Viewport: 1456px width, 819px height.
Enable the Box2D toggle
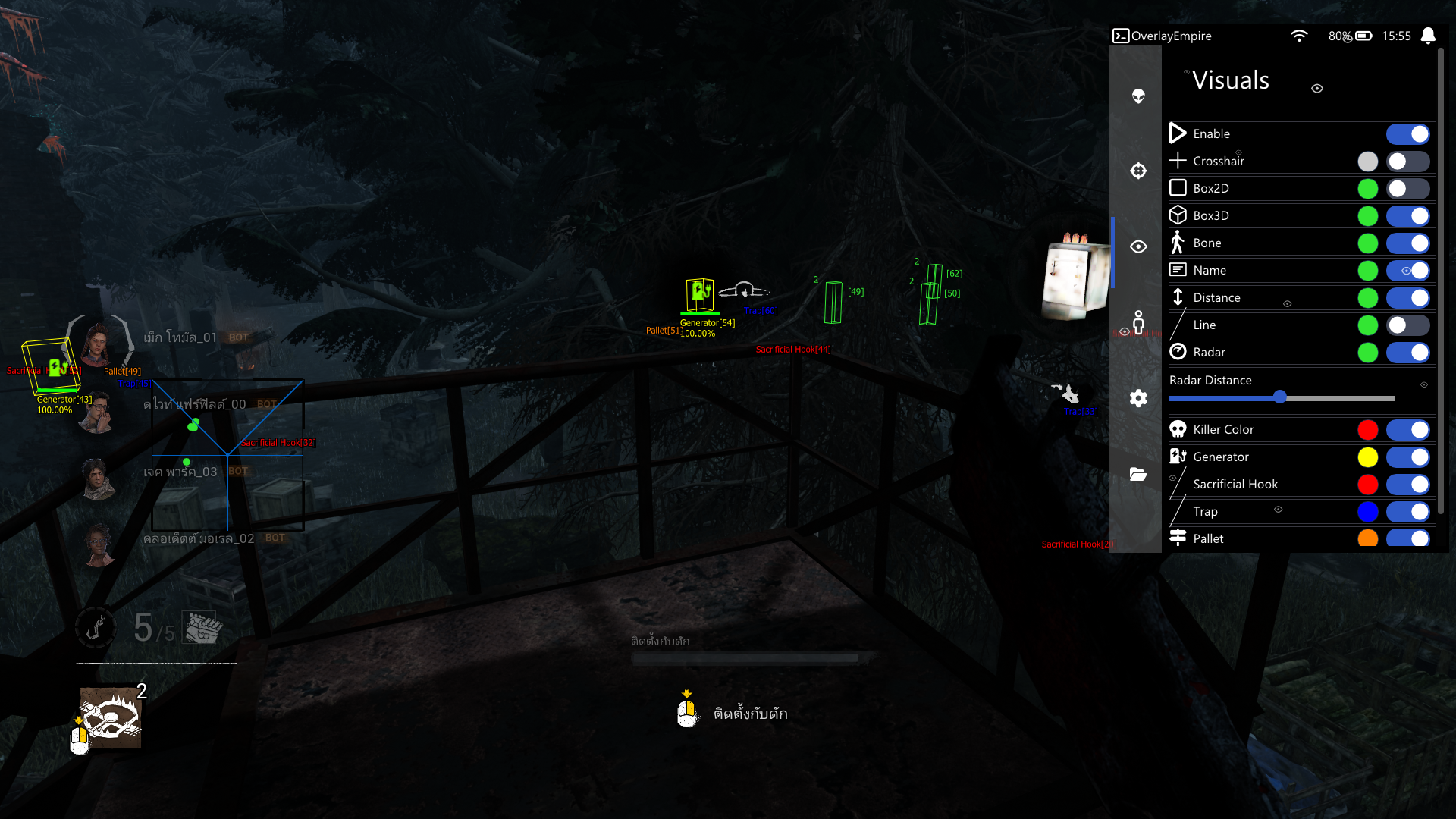tap(1407, 189)
